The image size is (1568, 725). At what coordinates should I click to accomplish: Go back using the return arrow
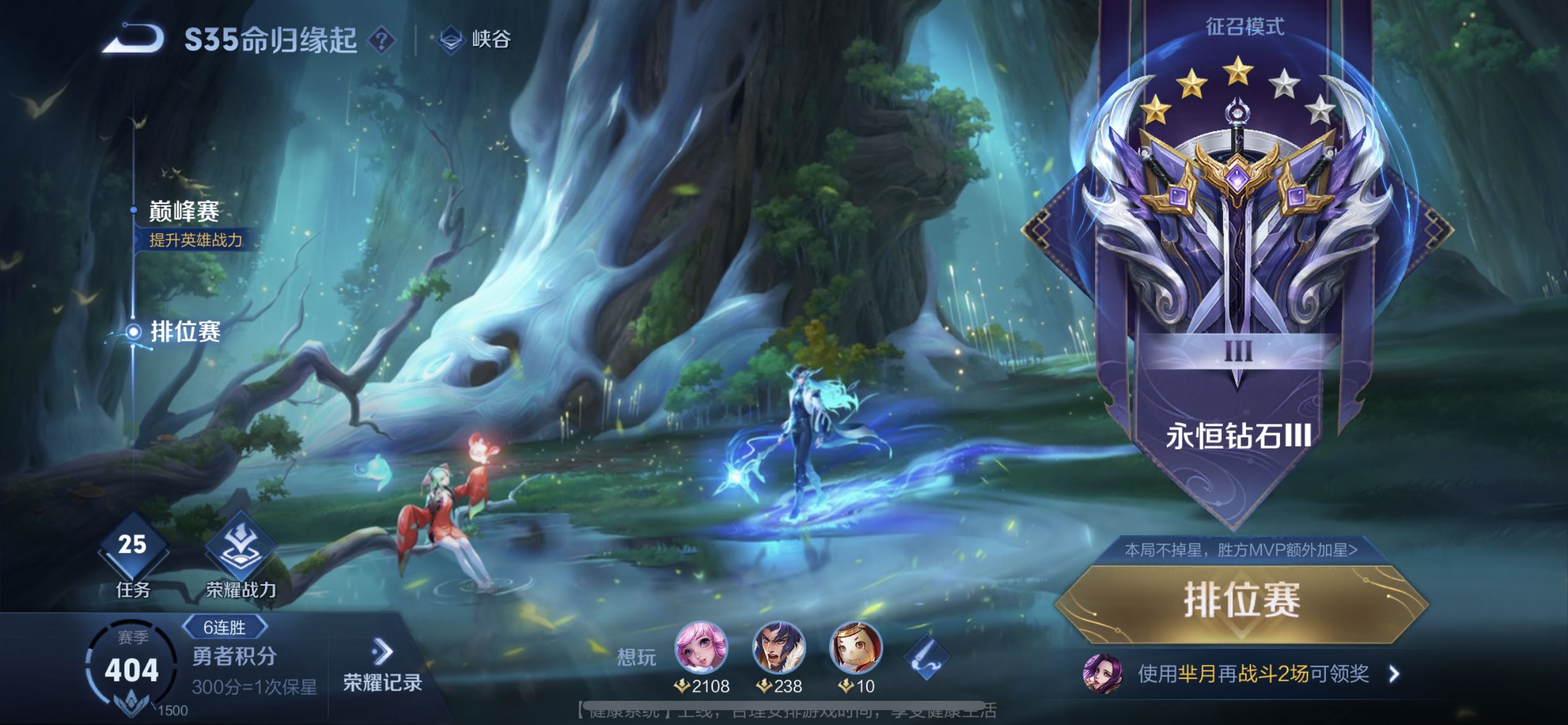pos(133,39)
